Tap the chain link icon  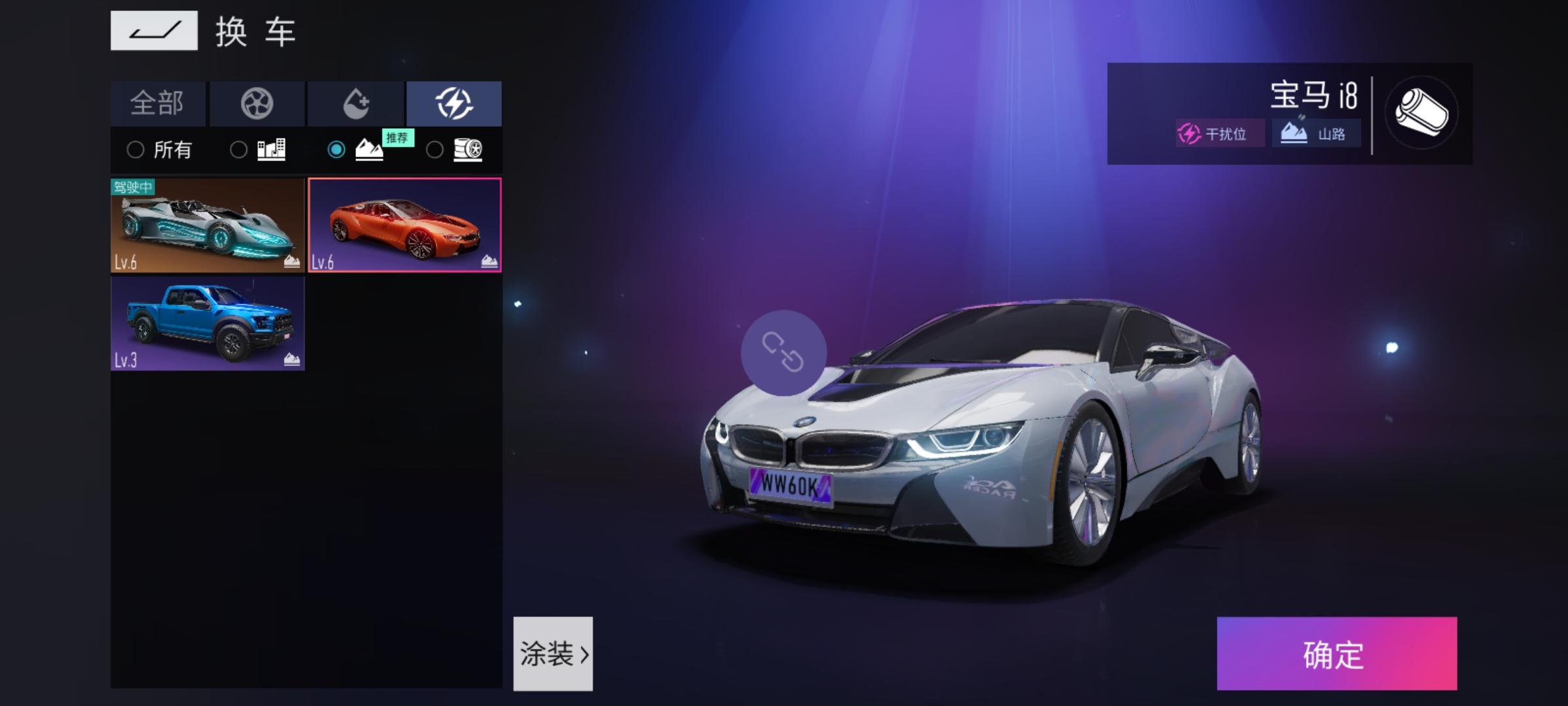click(783, 352)
